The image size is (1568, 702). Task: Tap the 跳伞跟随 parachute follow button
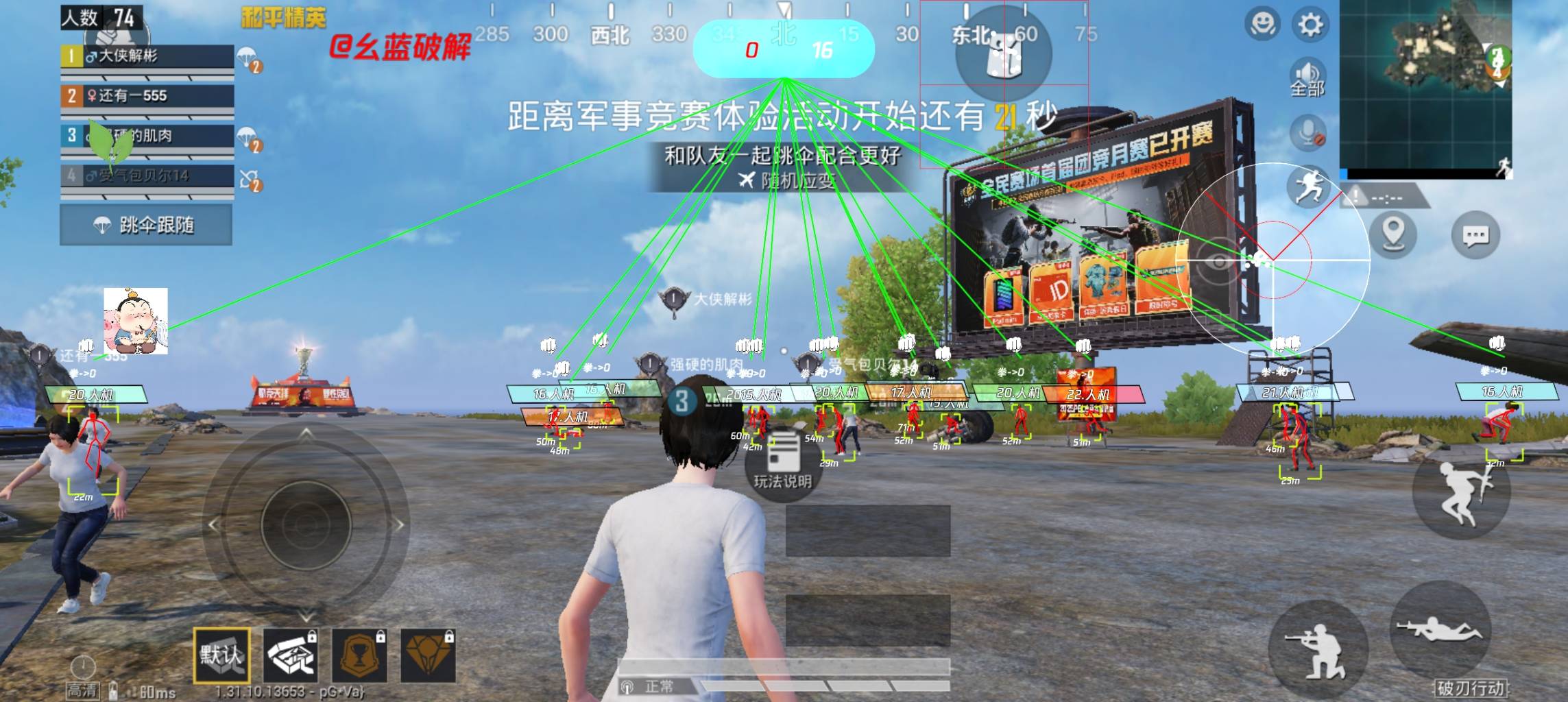click(145, 225)
